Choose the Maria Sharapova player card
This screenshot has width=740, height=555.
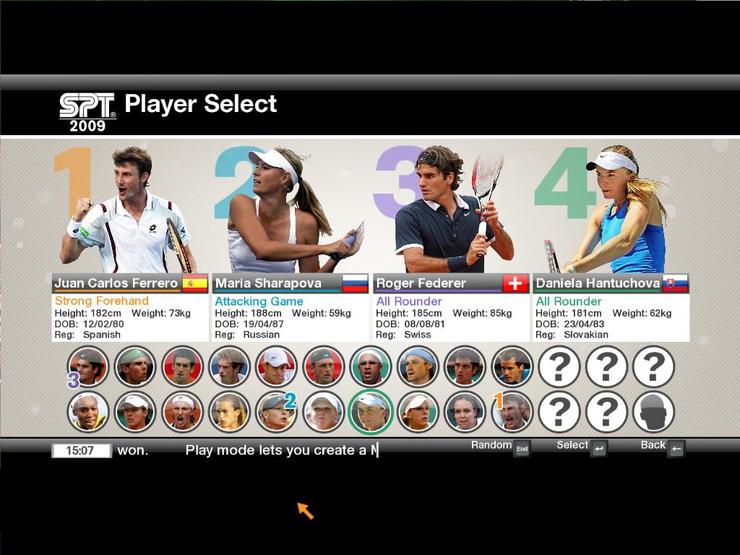(290, 283)
